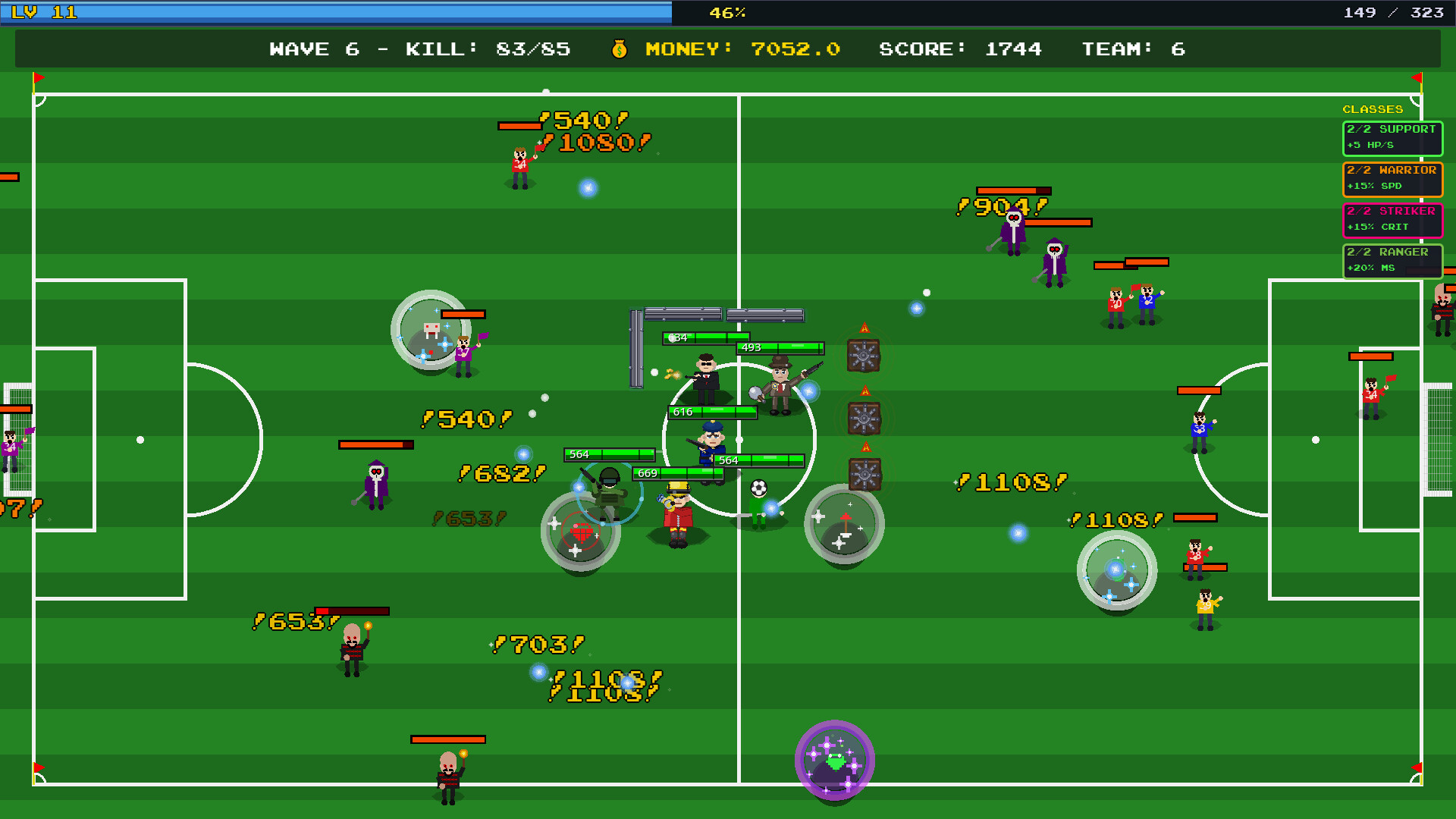Click the red corner flag at top right

coord(1417,78)
